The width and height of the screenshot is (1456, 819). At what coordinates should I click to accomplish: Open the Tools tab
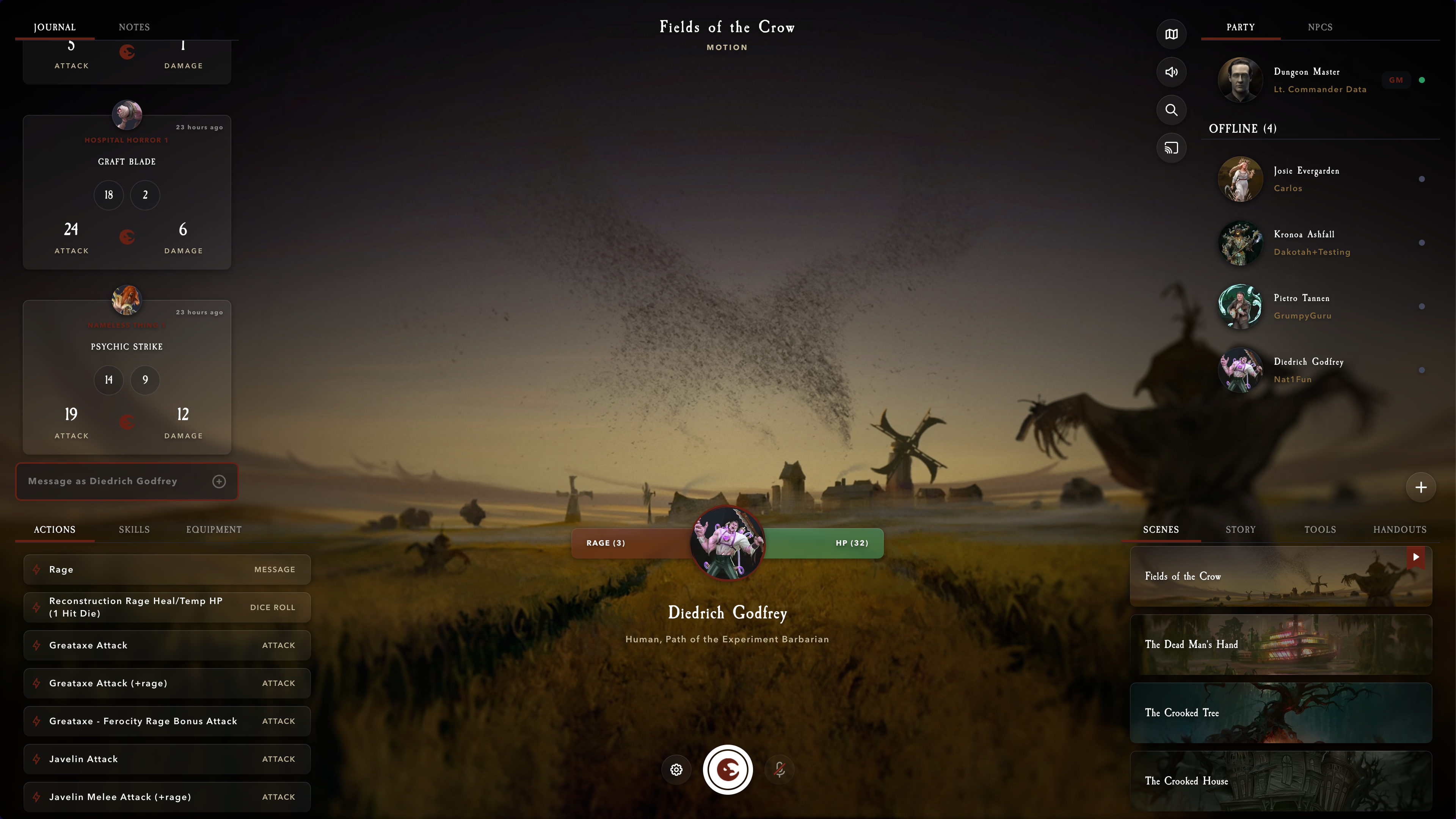click(1320, 530)
